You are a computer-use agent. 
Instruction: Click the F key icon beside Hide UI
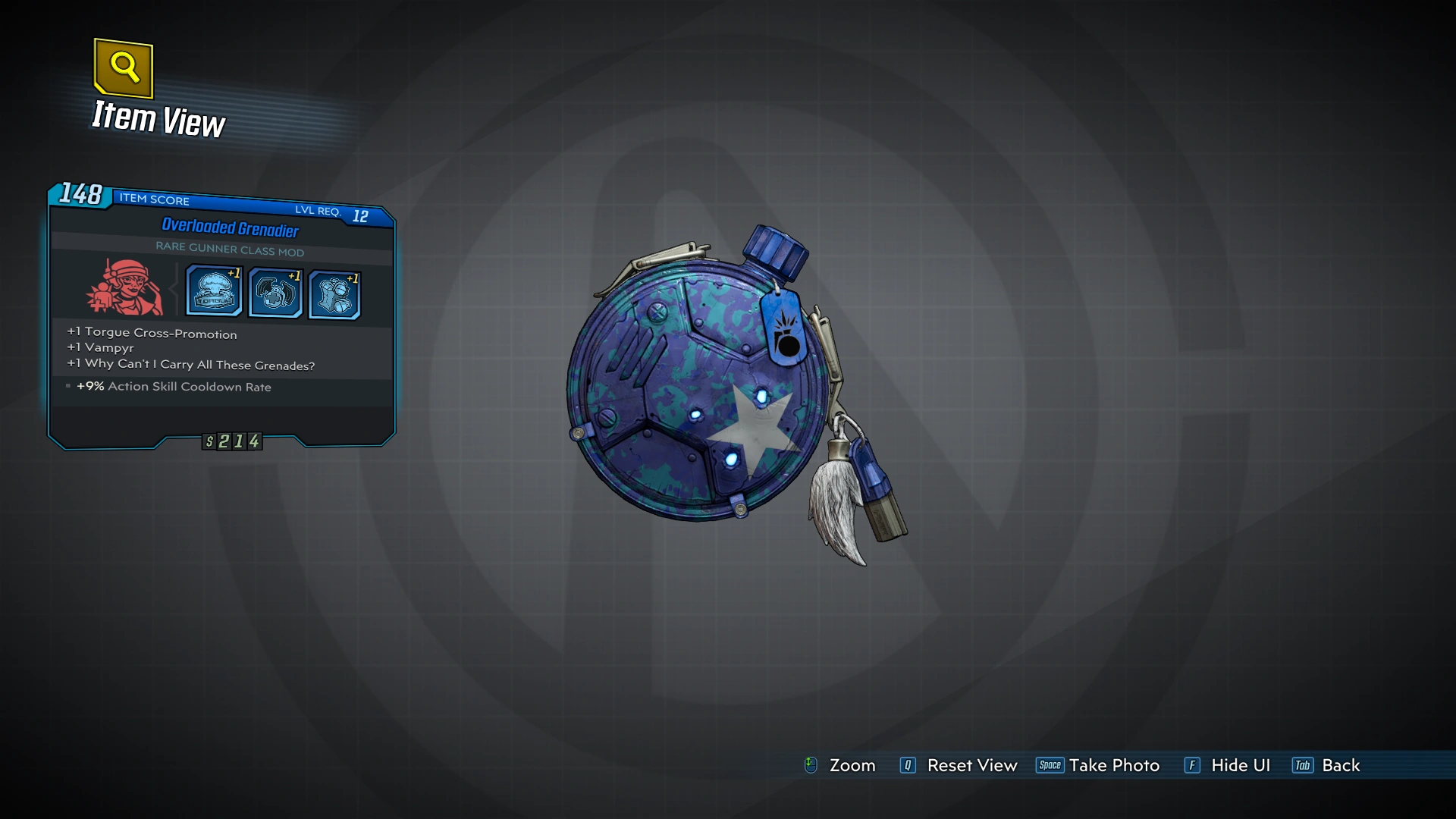point(1193,765)
